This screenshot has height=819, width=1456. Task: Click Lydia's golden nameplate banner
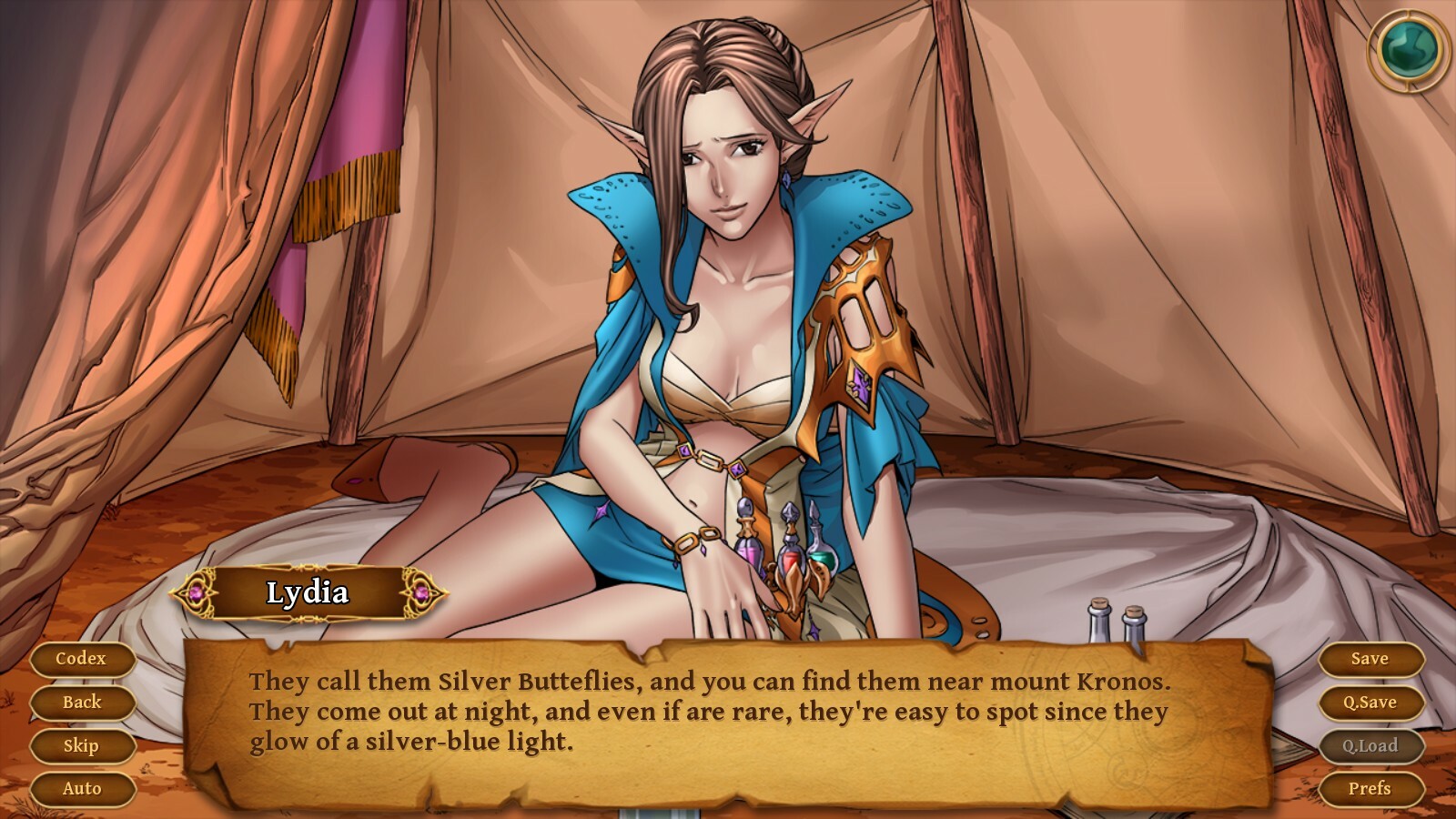pyautogui.click(x=308, y=591)
